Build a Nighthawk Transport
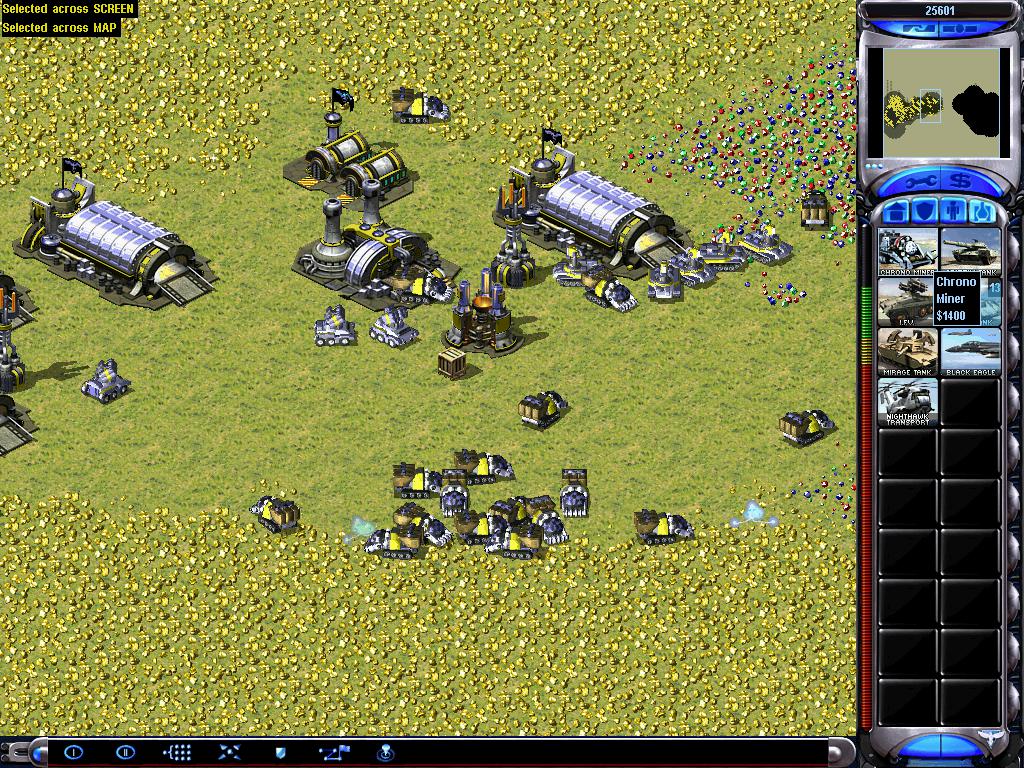Screen dimensions: 1024x768 click(x=908, y=402)
